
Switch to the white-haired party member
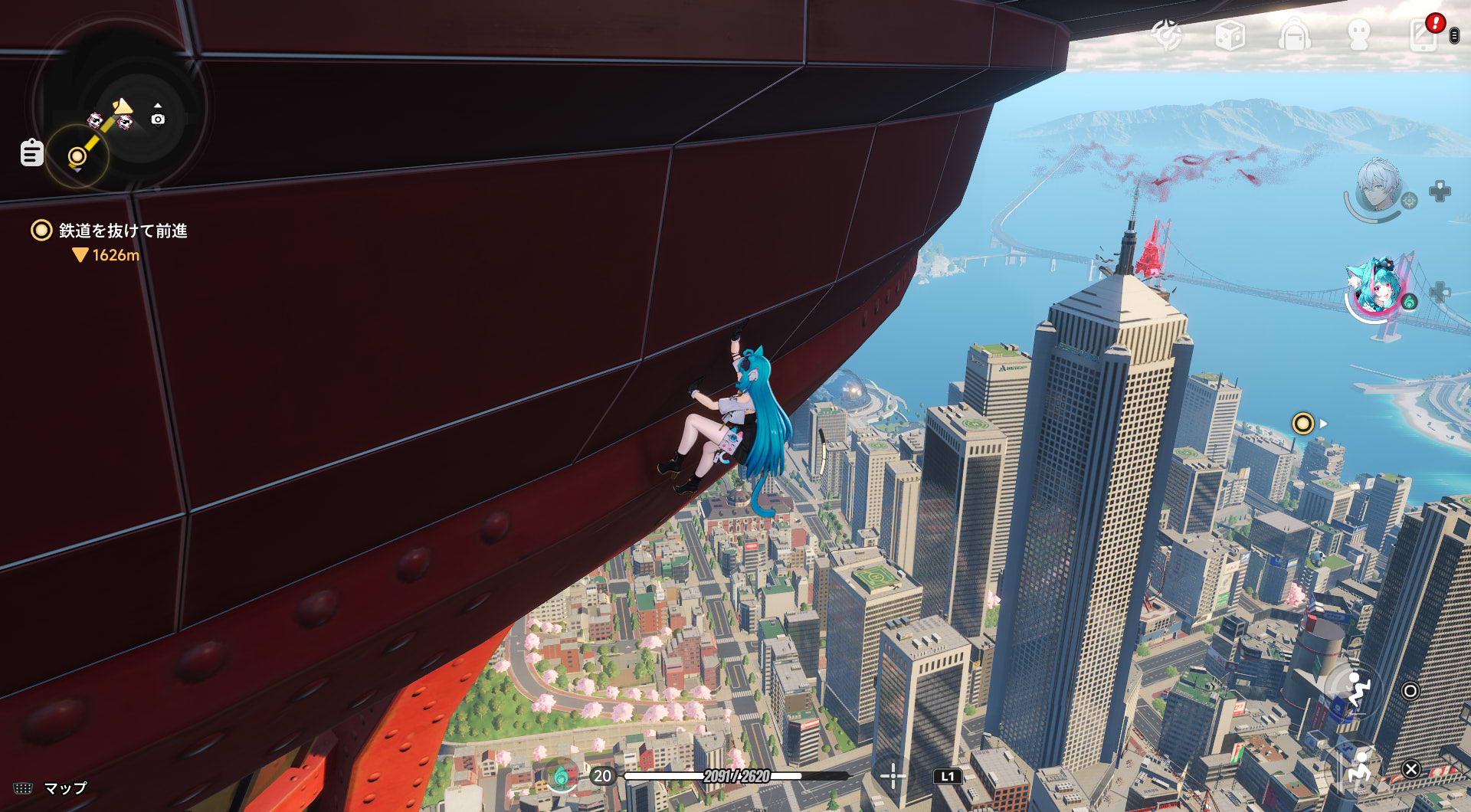point(1378,188)
